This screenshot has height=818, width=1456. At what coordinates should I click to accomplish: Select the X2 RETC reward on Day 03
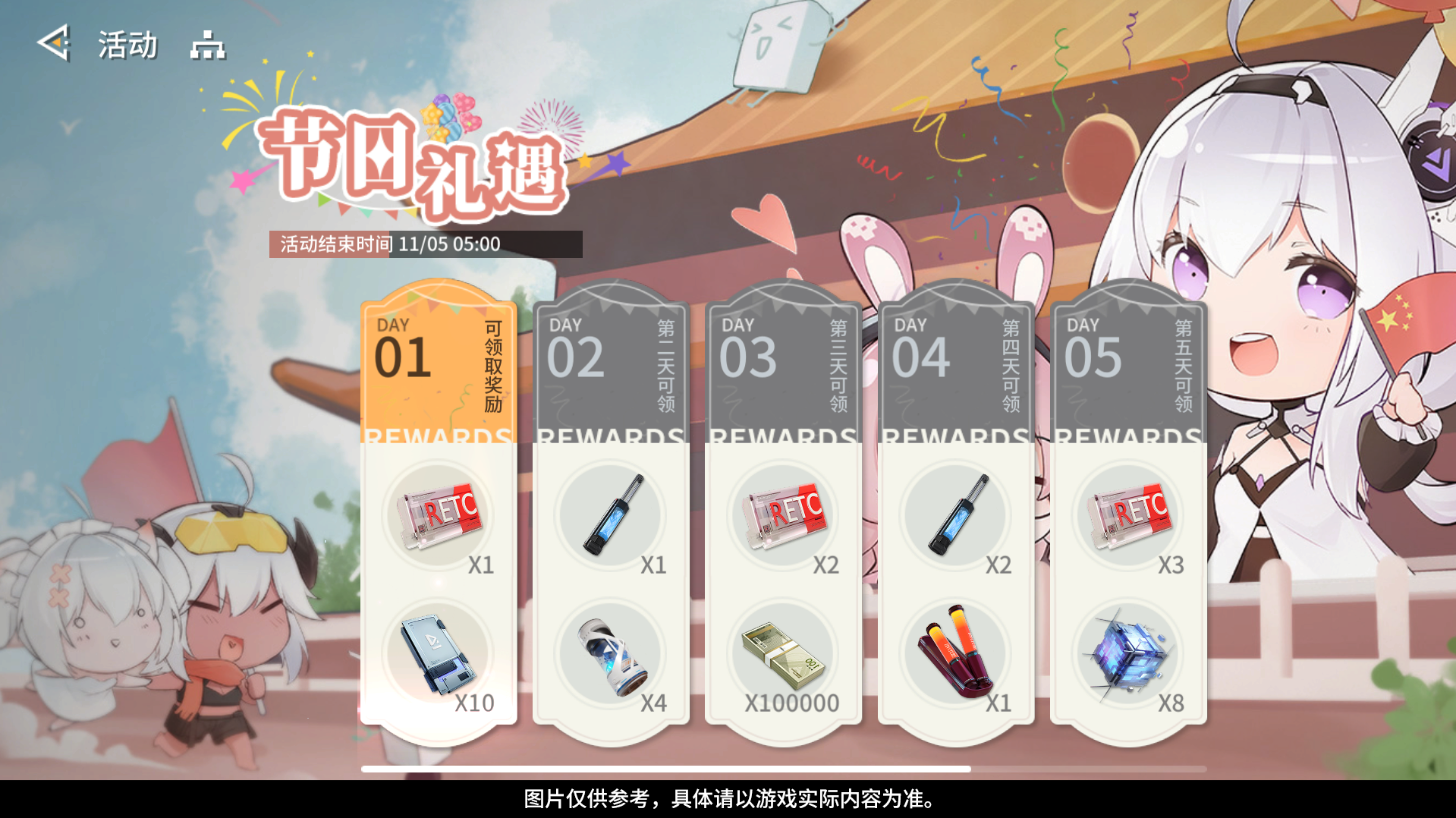(783, 516)
